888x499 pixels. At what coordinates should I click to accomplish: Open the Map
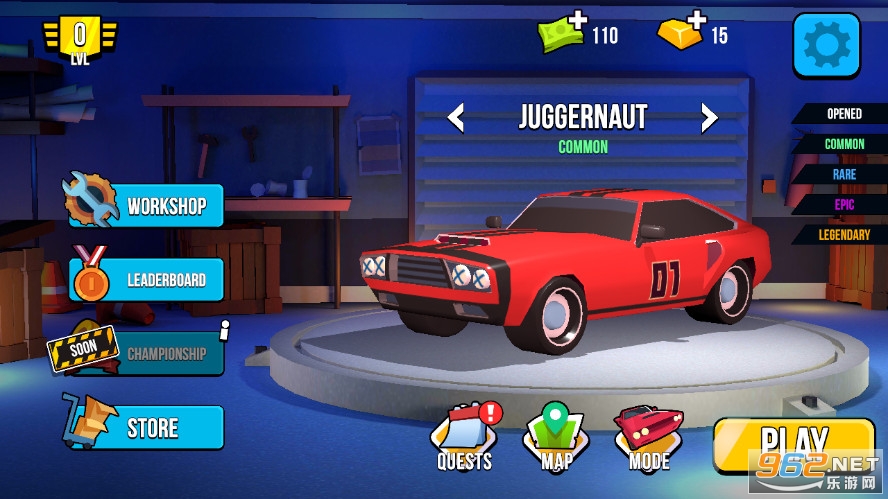[x=555, y=436]
